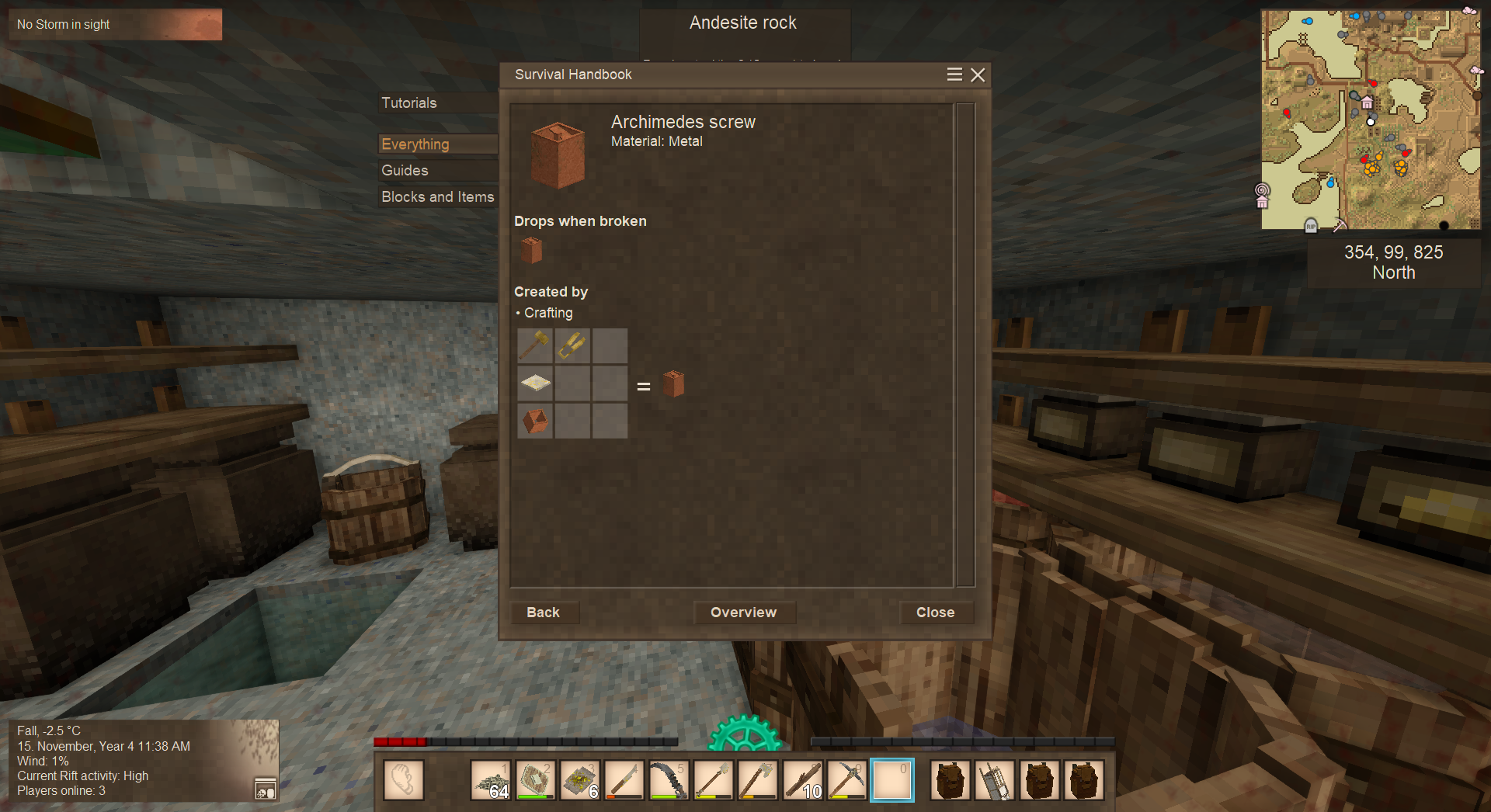
Task: Show the Blocks and Items category
Action: (437, 197)
